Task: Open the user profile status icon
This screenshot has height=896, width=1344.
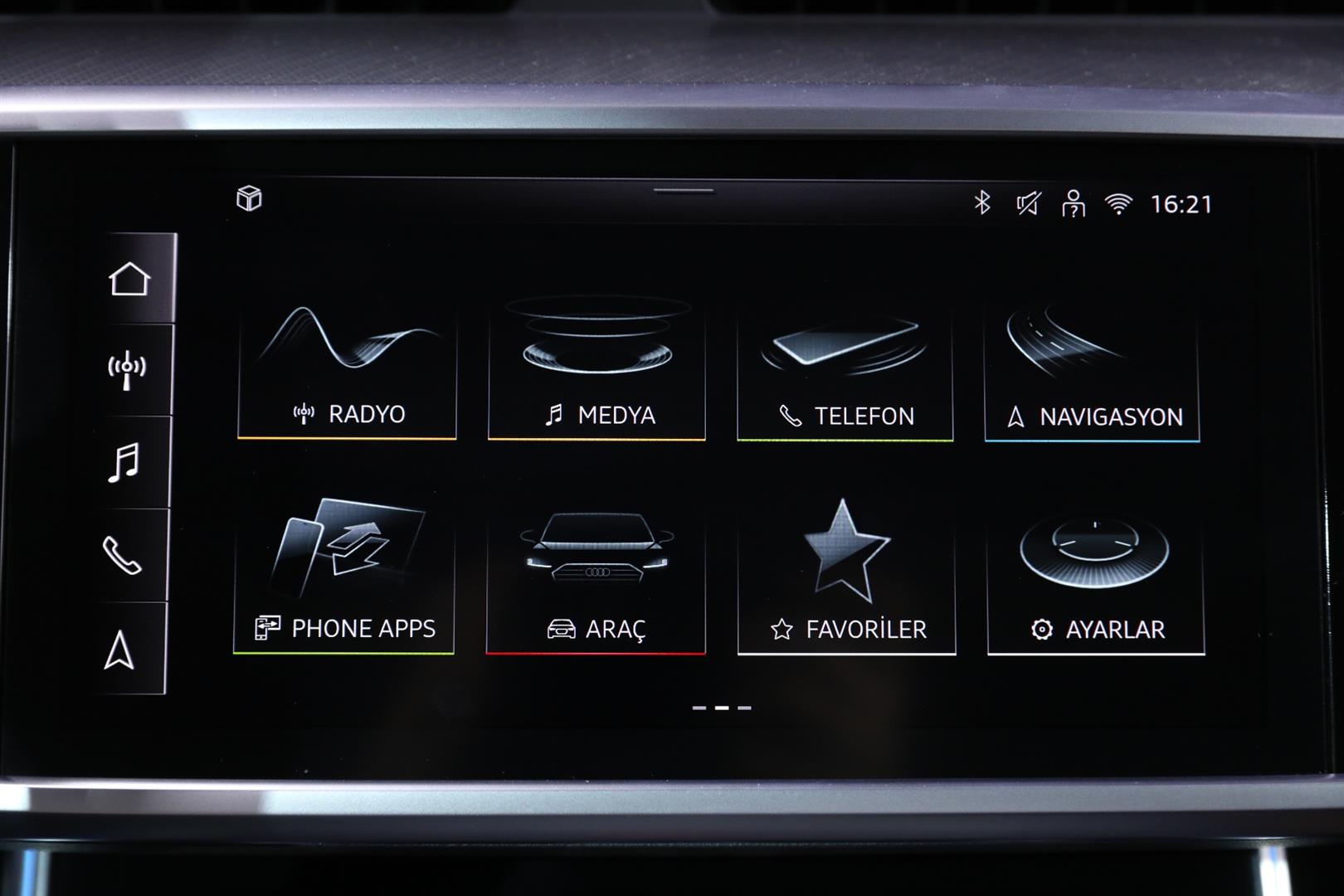Action: click(1074, 203)
